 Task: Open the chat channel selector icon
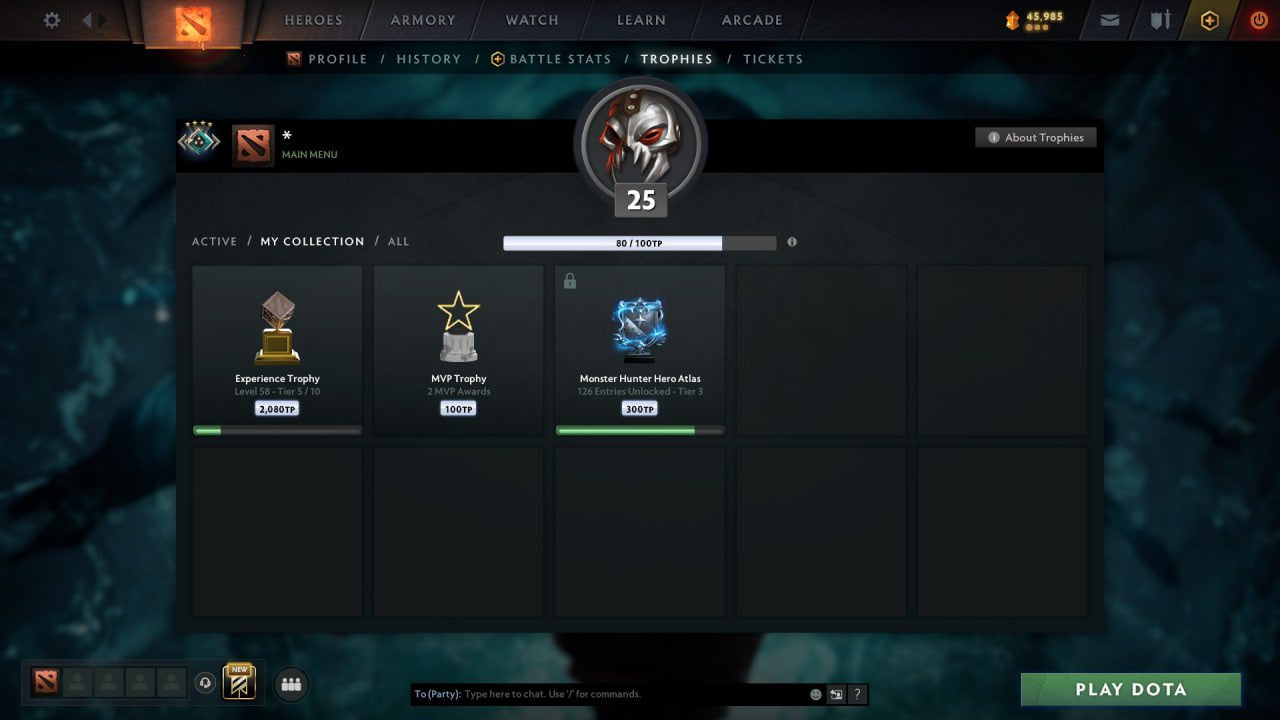click(836, 694)
